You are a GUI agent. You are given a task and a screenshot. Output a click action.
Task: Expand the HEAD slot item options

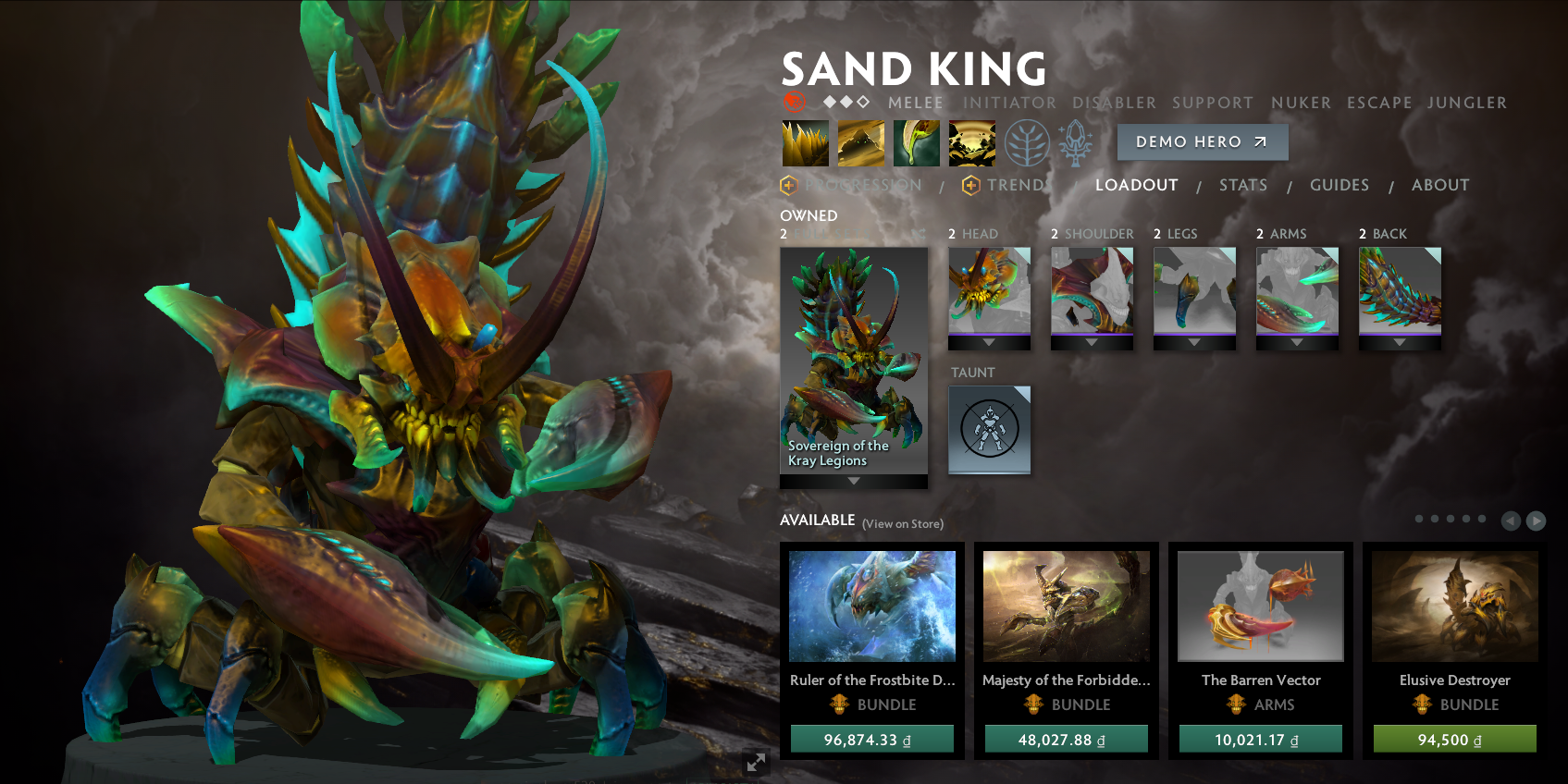tap(989, 342)
